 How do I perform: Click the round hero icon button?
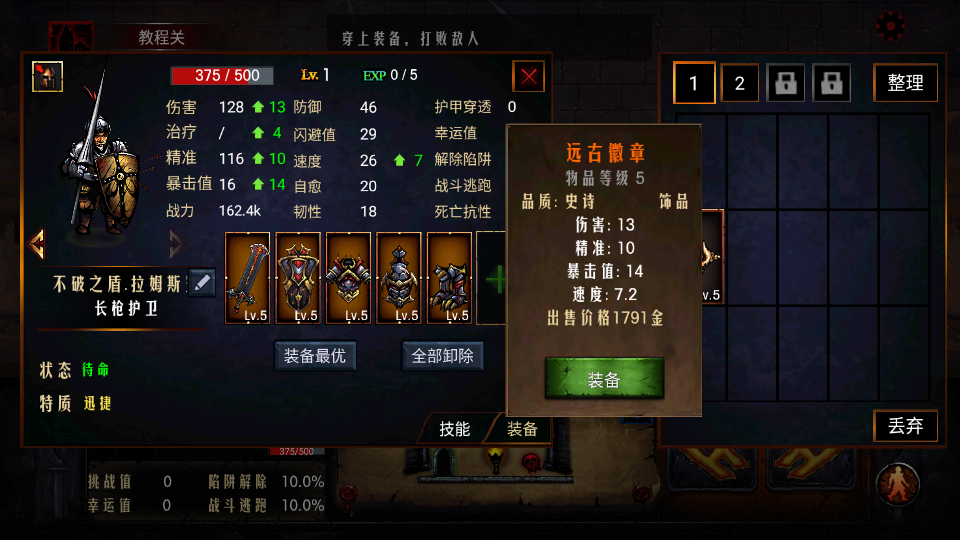point(897,484)
